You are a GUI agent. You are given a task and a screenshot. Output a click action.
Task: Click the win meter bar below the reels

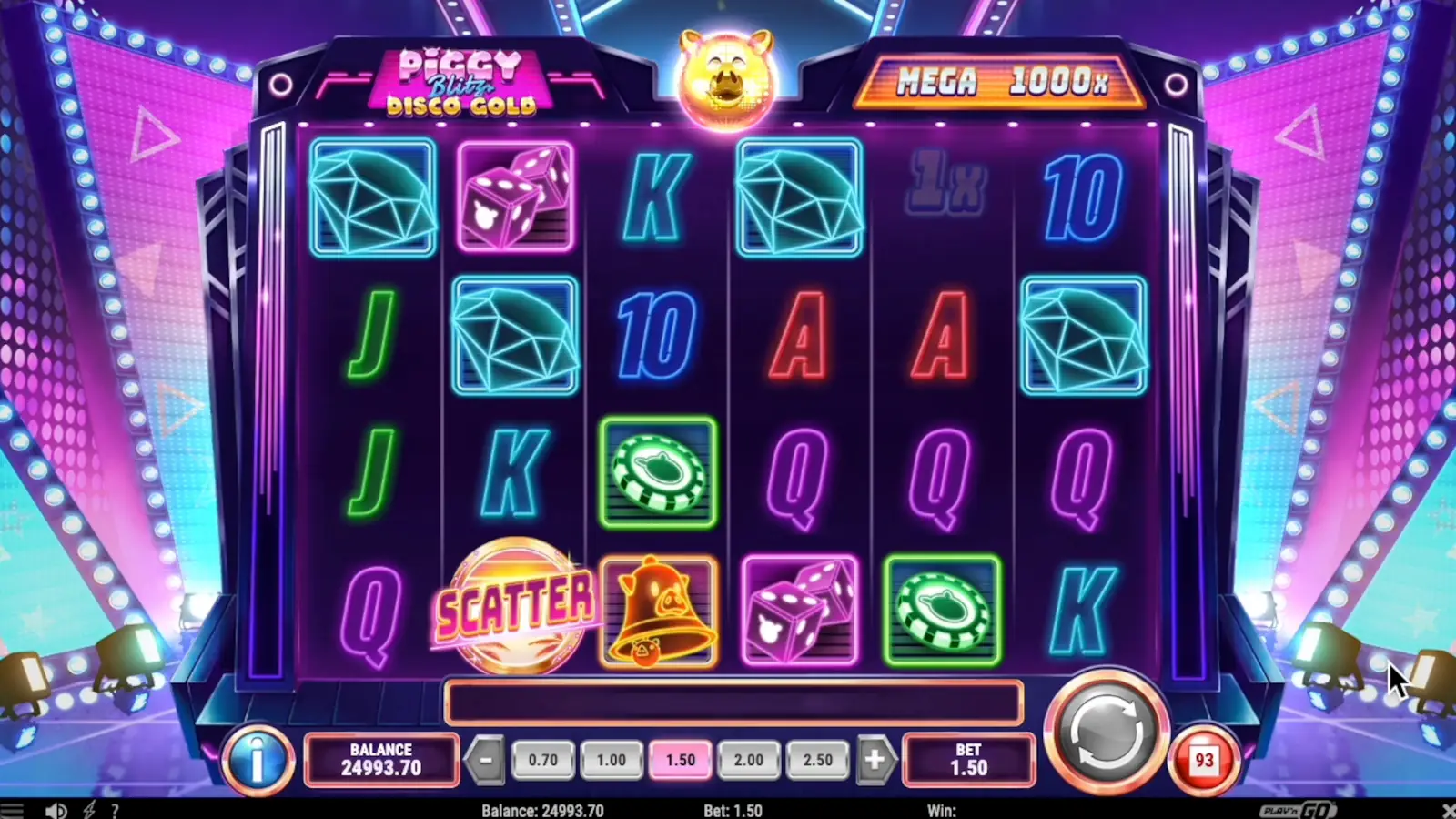pos(733,701)
